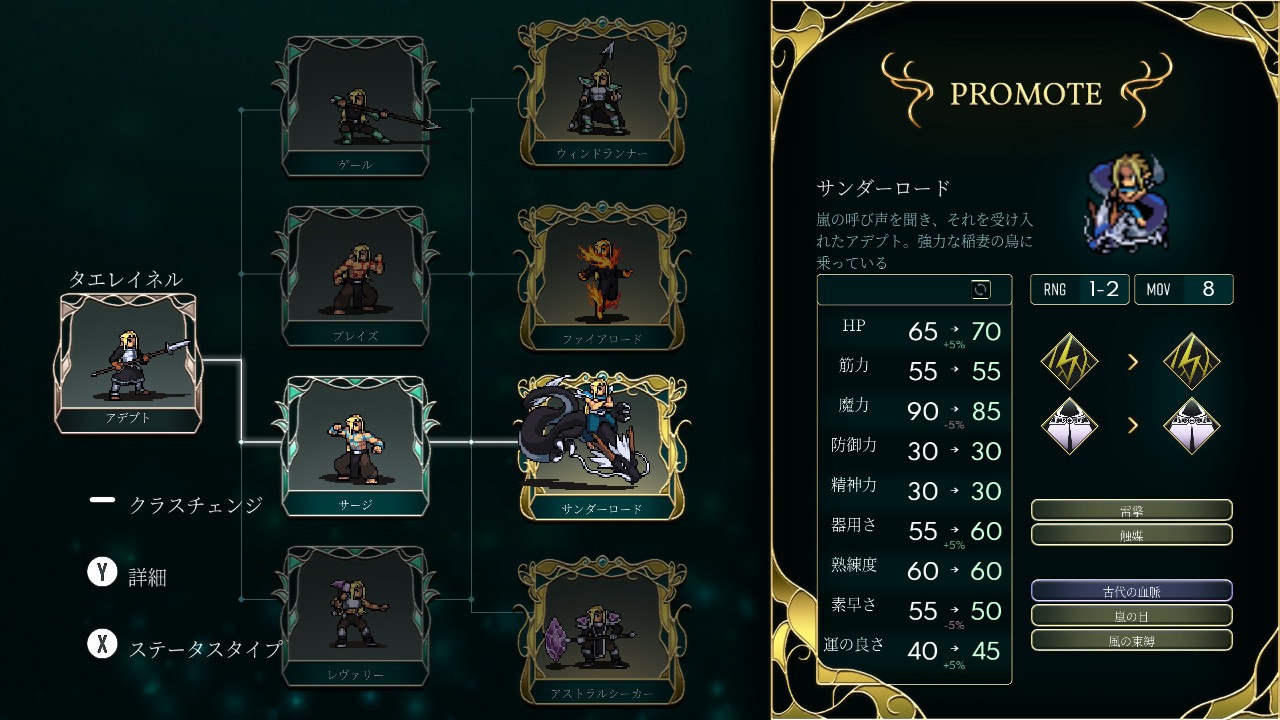
Task: Select the 触媒 skill entry
Action: pyautogui.click(x=1131, y=535)
